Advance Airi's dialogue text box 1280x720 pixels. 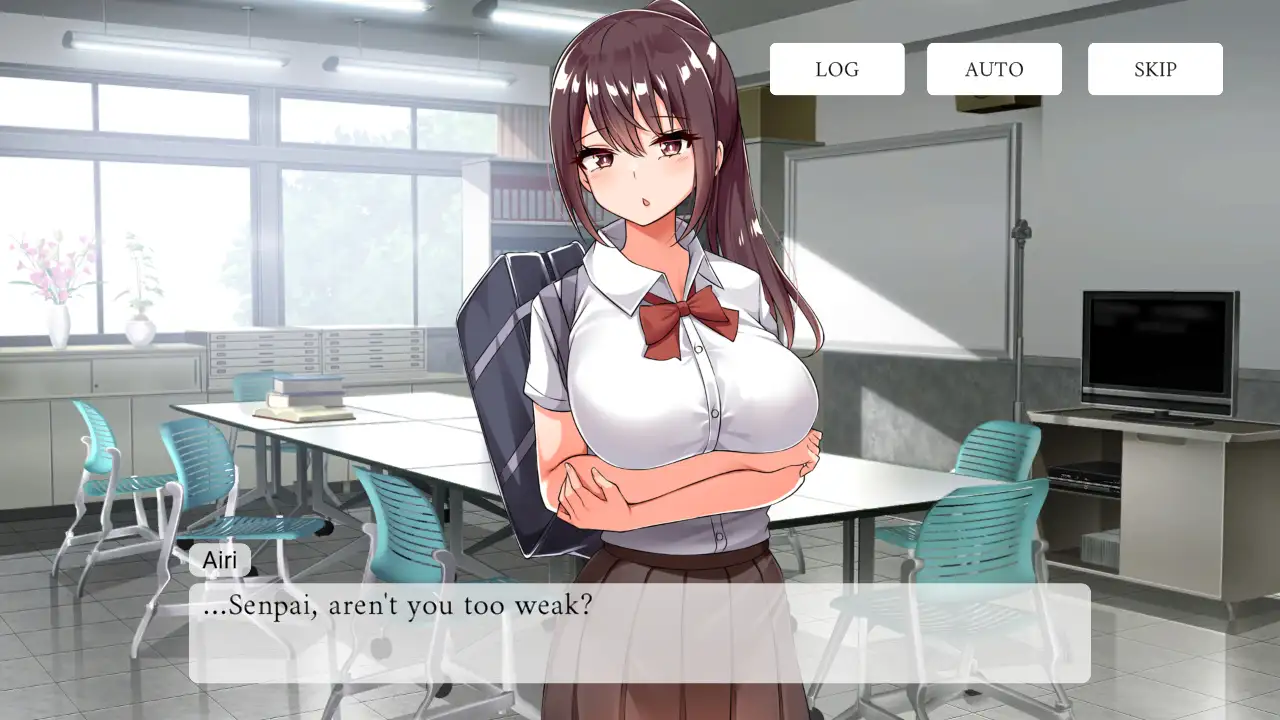click(x=639, y=633)
